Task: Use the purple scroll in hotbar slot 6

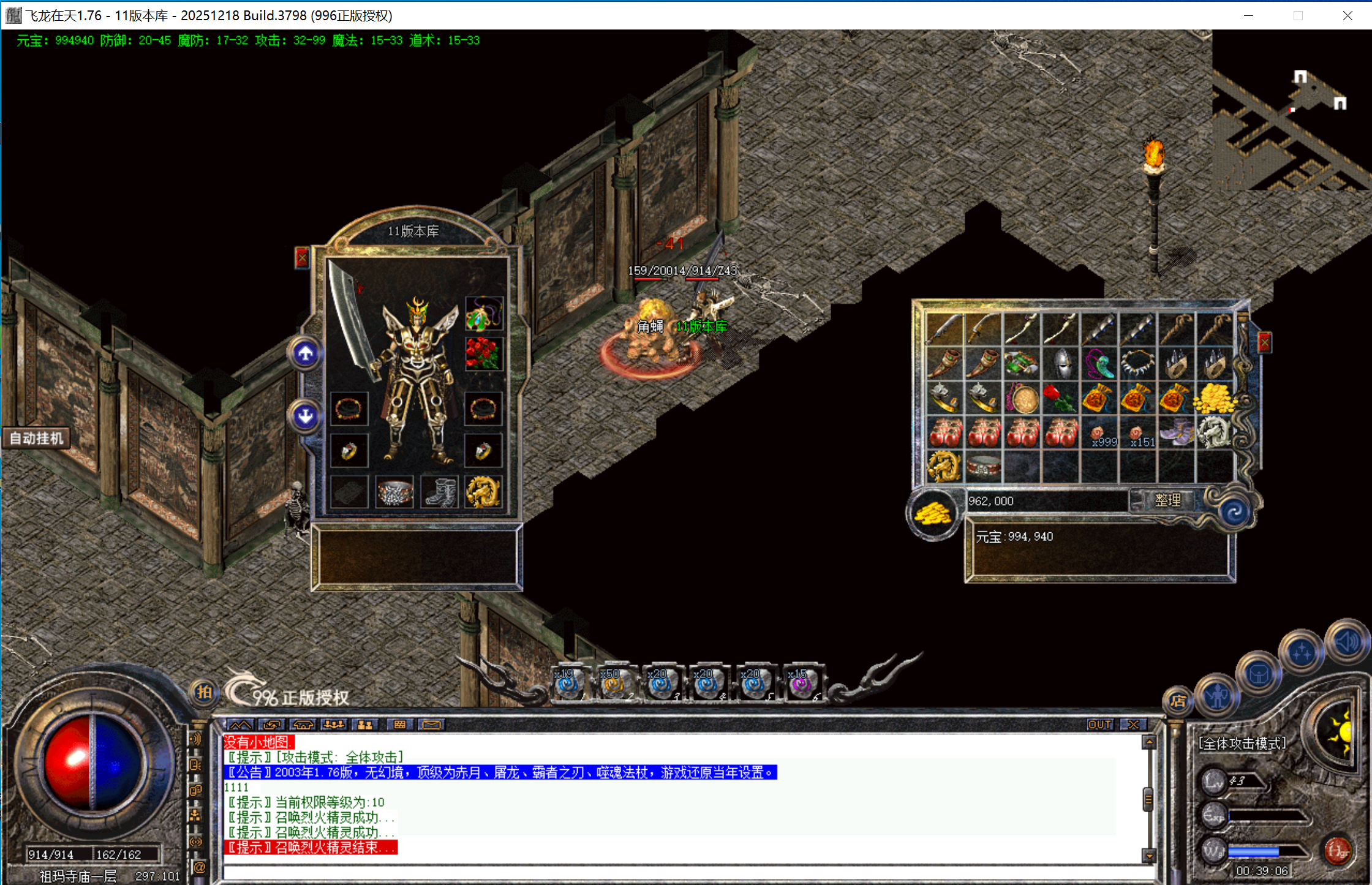Action: coord(801,684)
